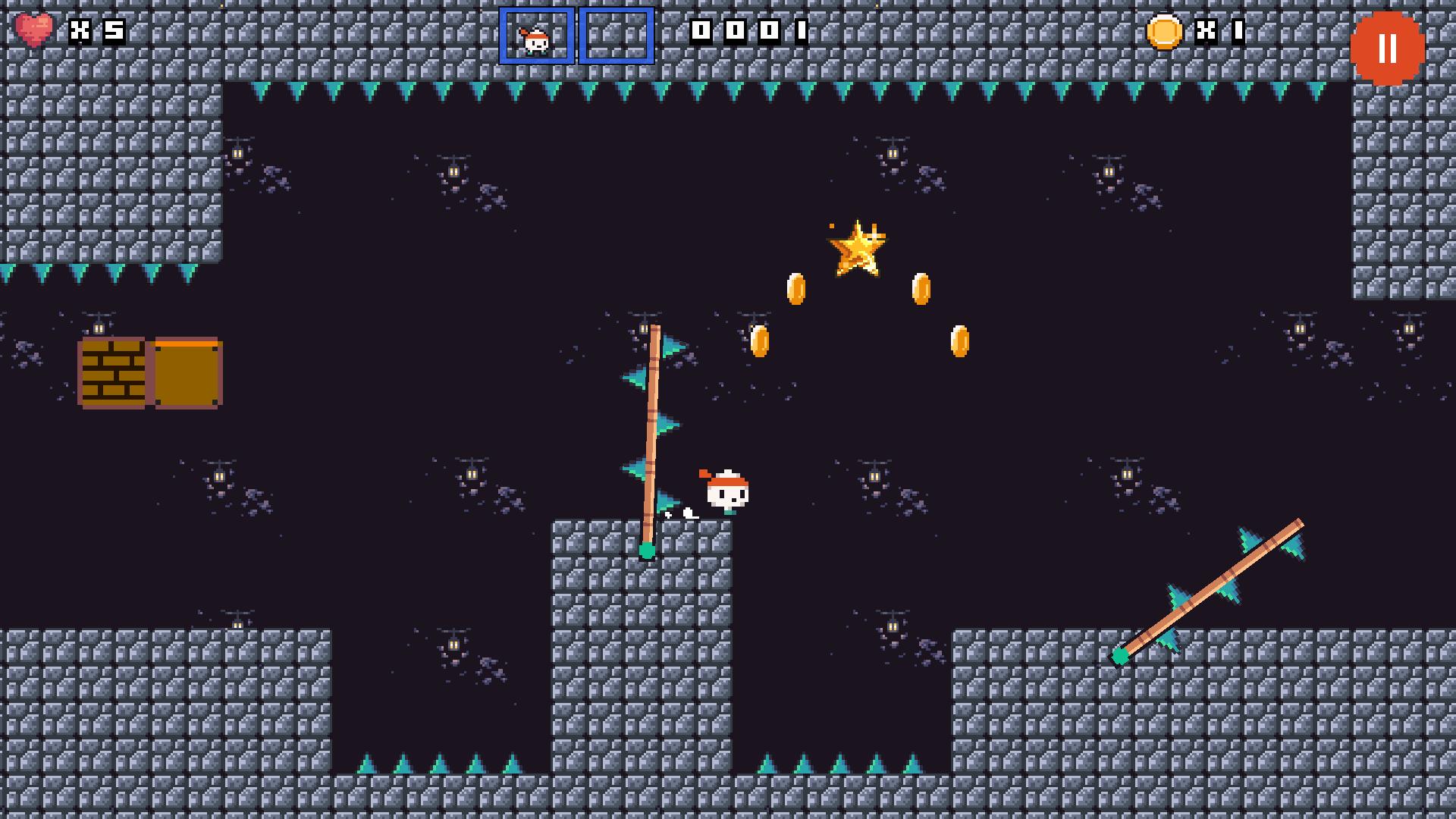This screenshot has width=1456, height=819.
Task: Click the score display showing 0001
Action: (748, 33)
